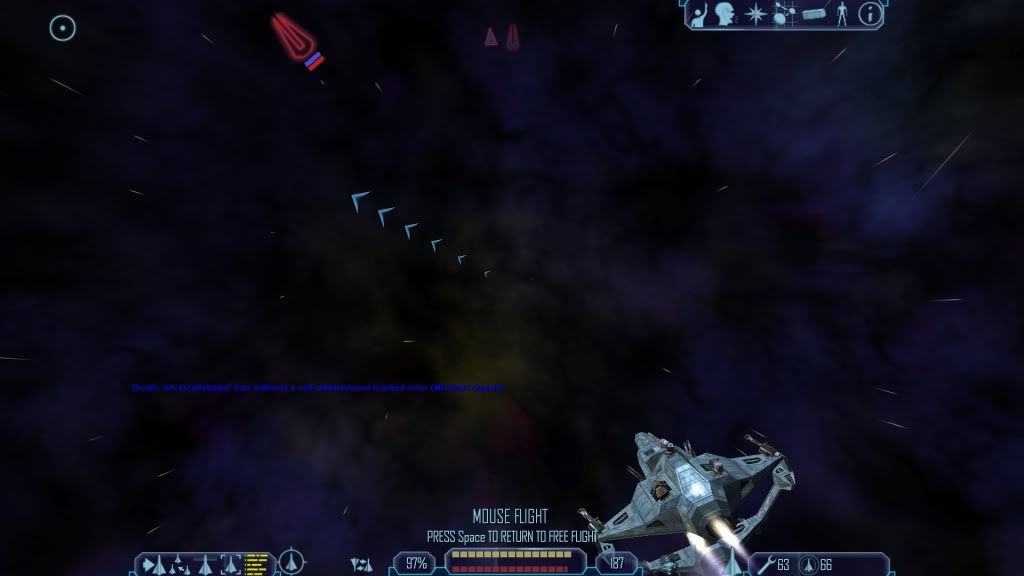Open the inventory via the human figure icon
This screenshot has height=576, width=1024.
click(841, 14)
